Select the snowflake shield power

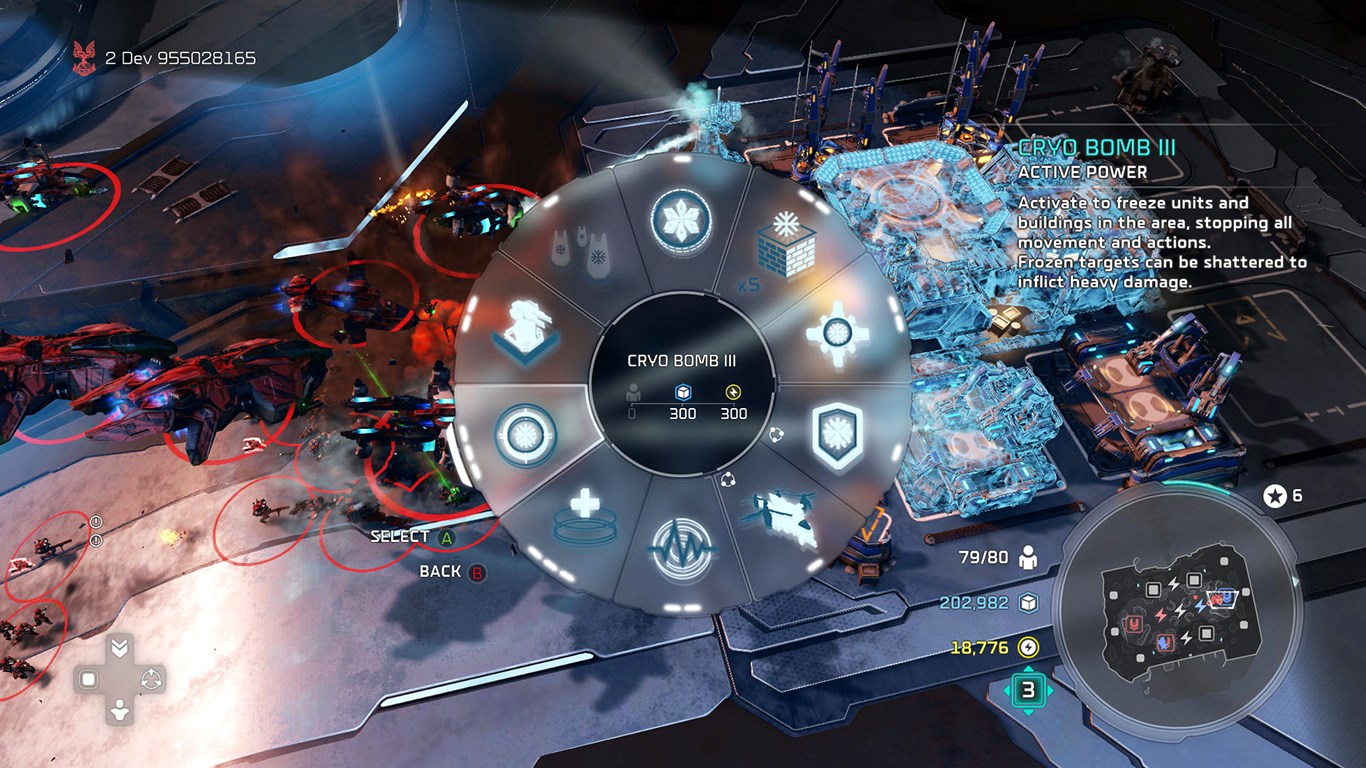click(x=836, y=436)
